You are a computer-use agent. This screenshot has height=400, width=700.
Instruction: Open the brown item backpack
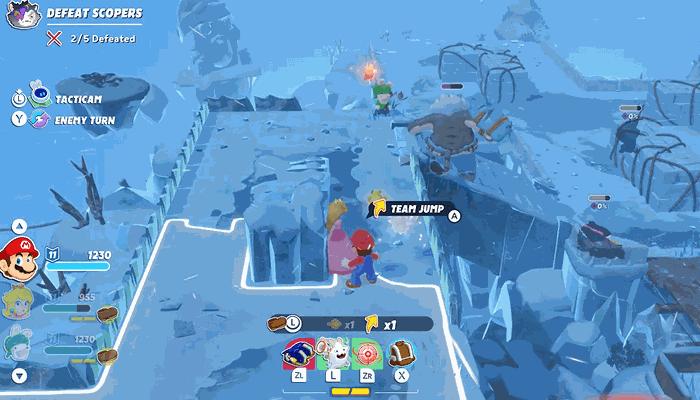tap(401, 351)
